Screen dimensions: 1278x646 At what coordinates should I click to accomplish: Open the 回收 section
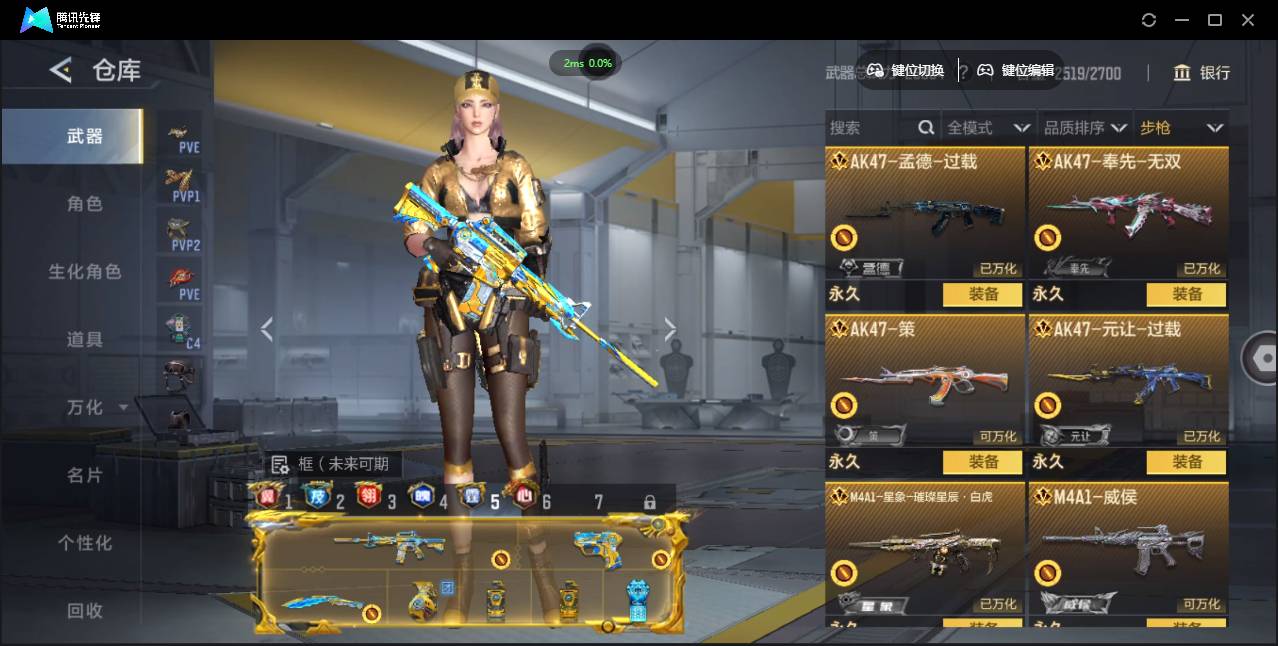85,610
